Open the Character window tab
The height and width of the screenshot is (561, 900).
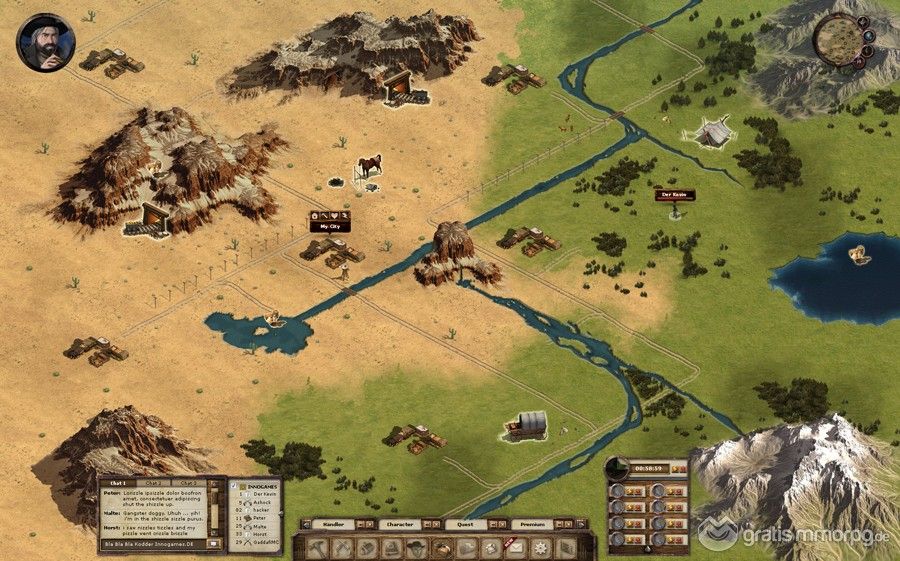400,524
